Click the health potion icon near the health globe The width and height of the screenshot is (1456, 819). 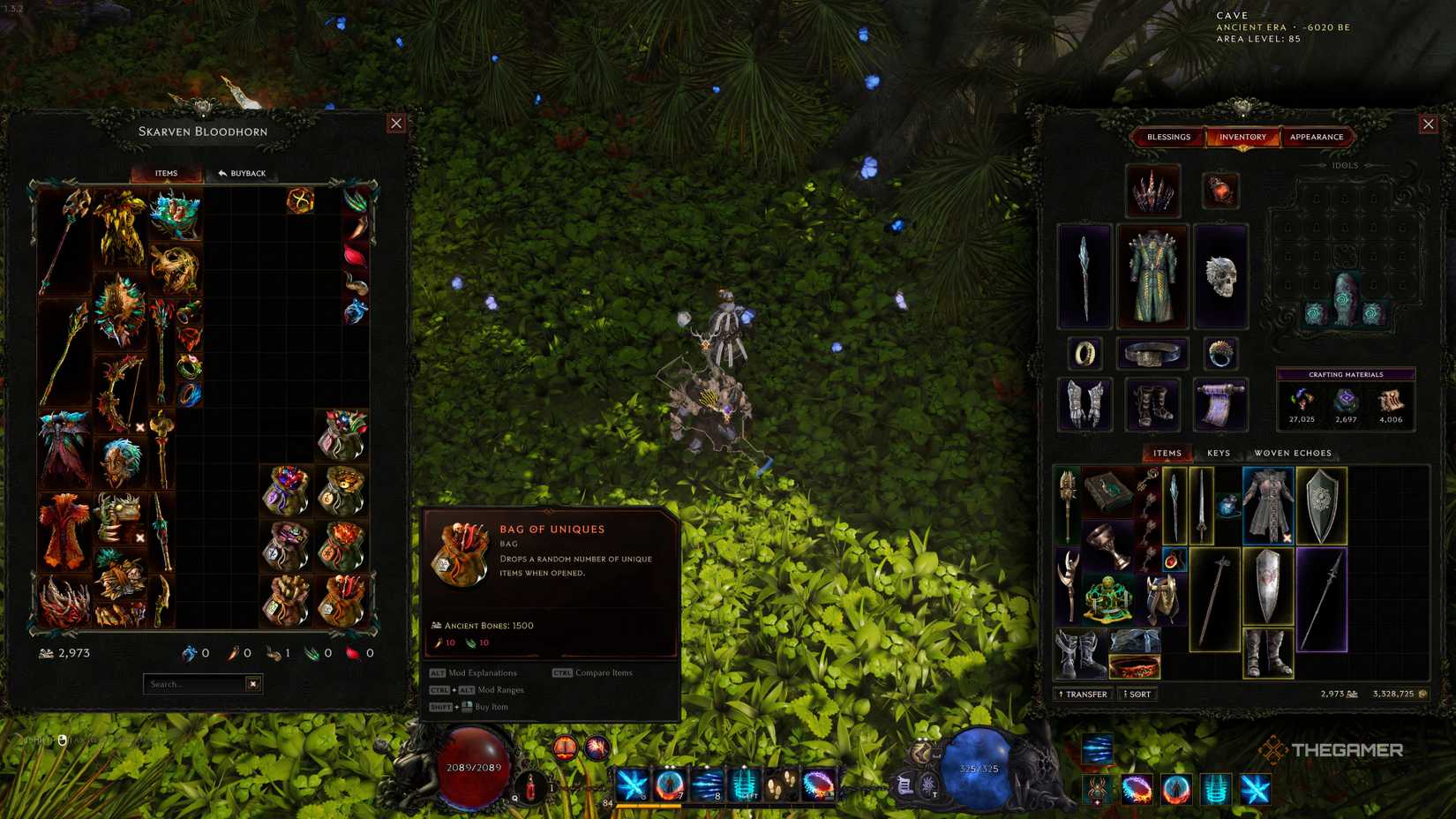[x=529, y=785]
